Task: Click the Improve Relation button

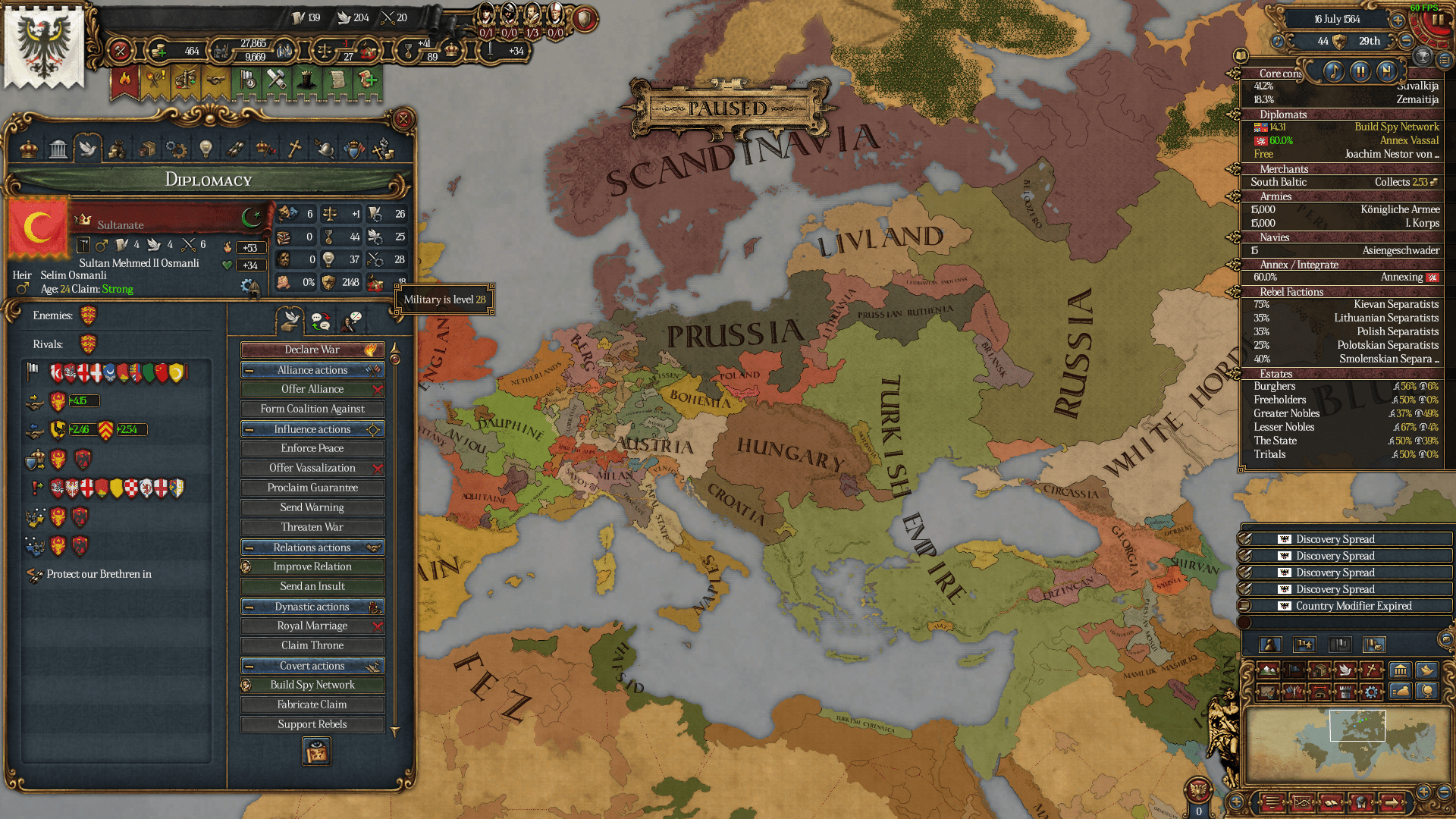Action: (312, 566)
